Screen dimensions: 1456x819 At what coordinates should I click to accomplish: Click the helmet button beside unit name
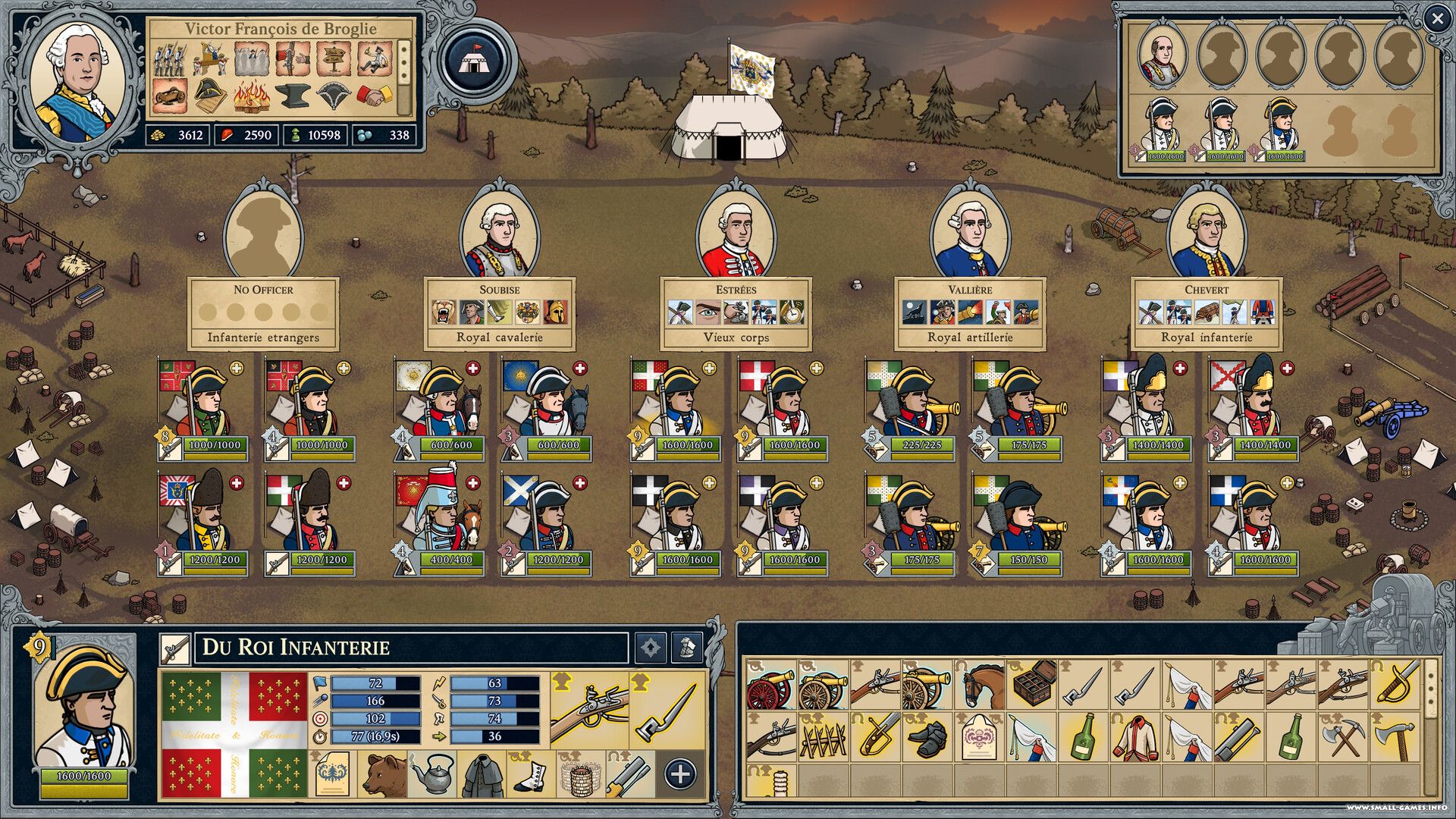coord(687,648)
